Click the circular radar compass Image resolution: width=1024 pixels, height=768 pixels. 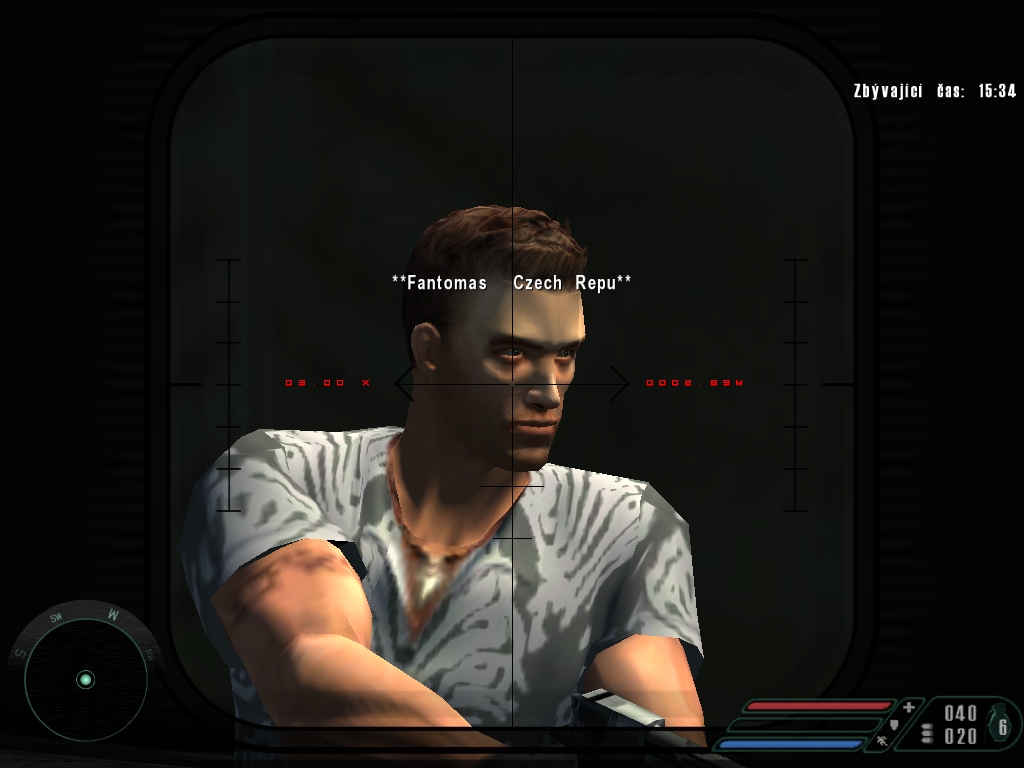(x=86, y=679)
